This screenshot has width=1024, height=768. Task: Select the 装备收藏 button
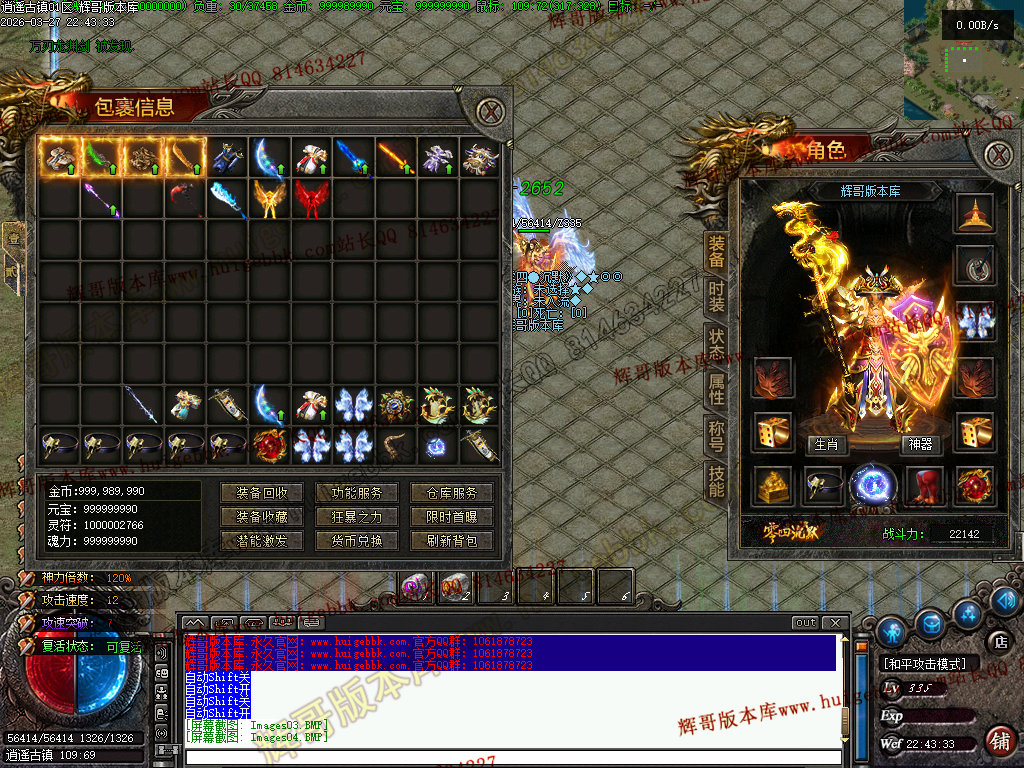262,517
